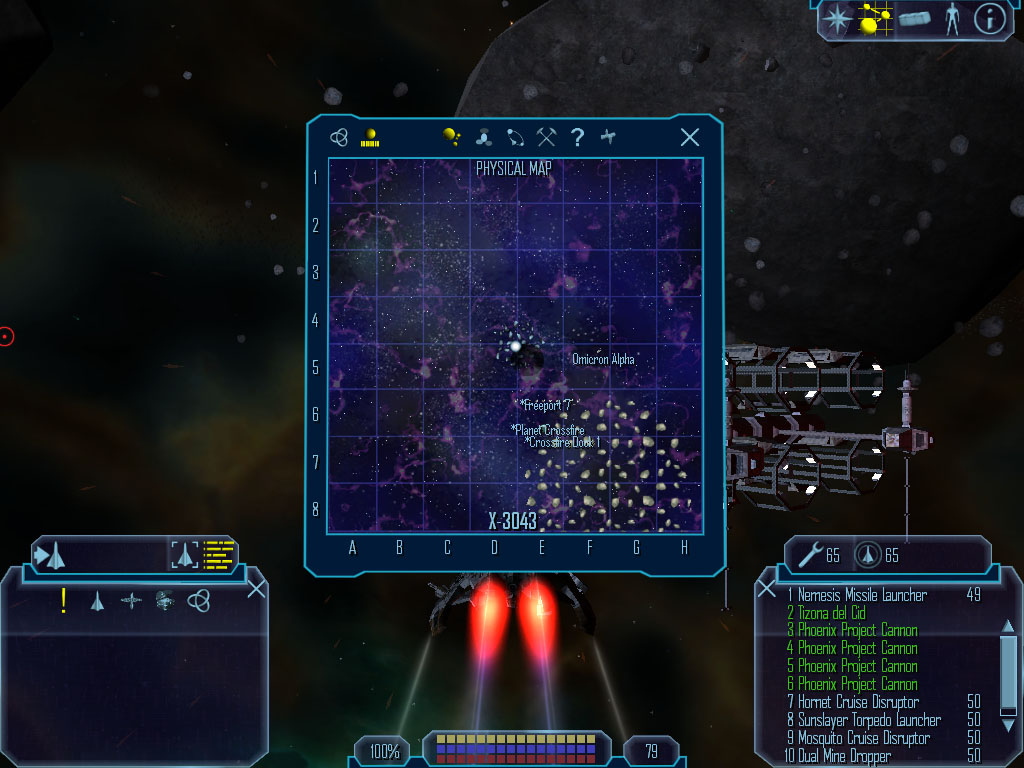Open the information circle icon
The height and width of the screenshot is (768, 1024).
point(988,19)
